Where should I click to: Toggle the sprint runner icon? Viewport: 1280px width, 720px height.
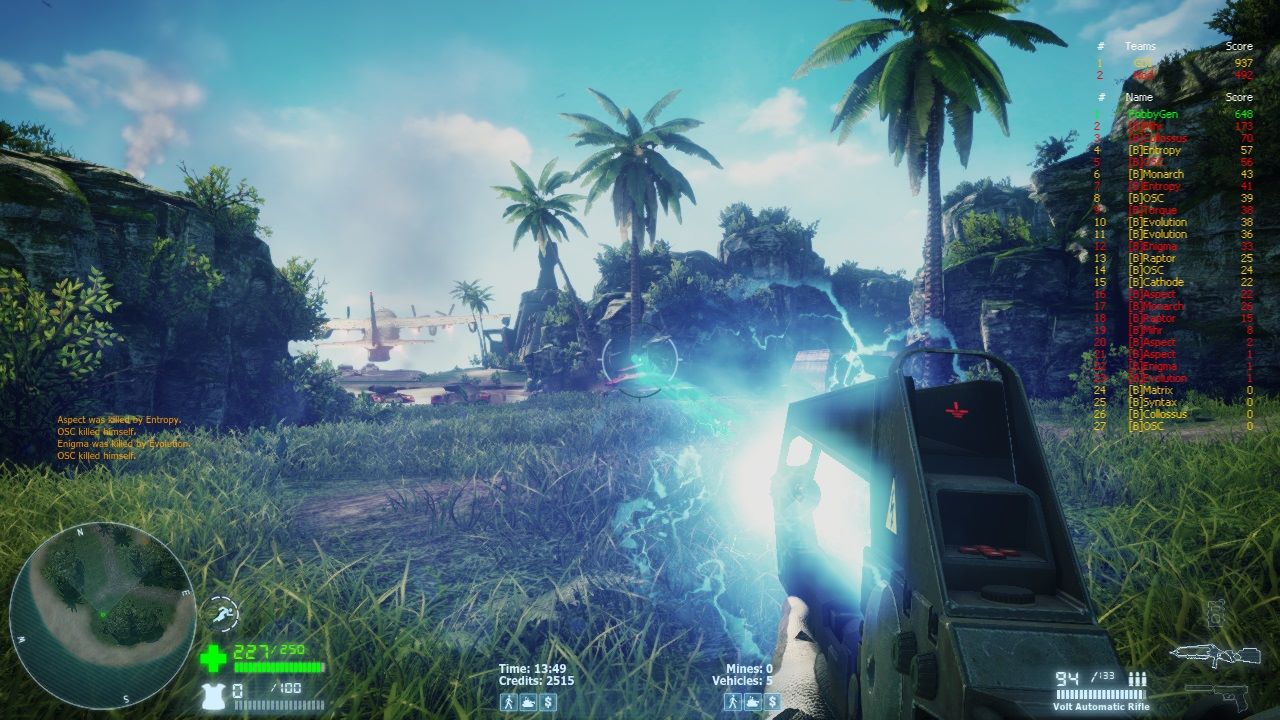pos(221,612)
